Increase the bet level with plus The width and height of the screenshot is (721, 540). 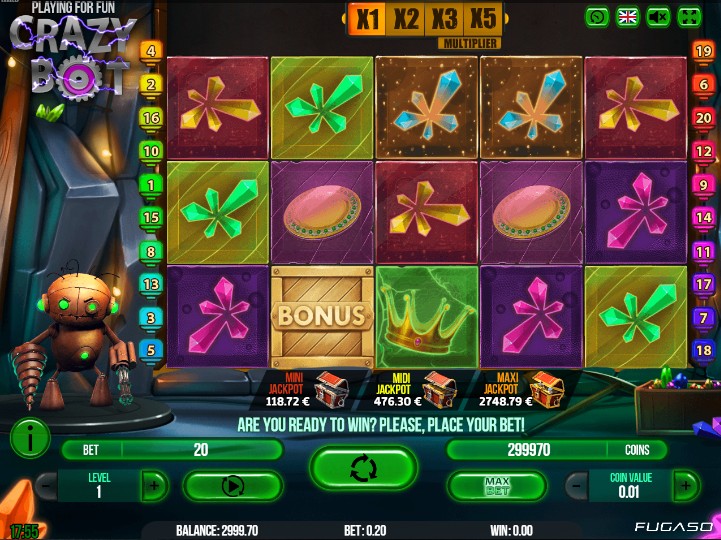pyautogui.click(x=153, y=486)
